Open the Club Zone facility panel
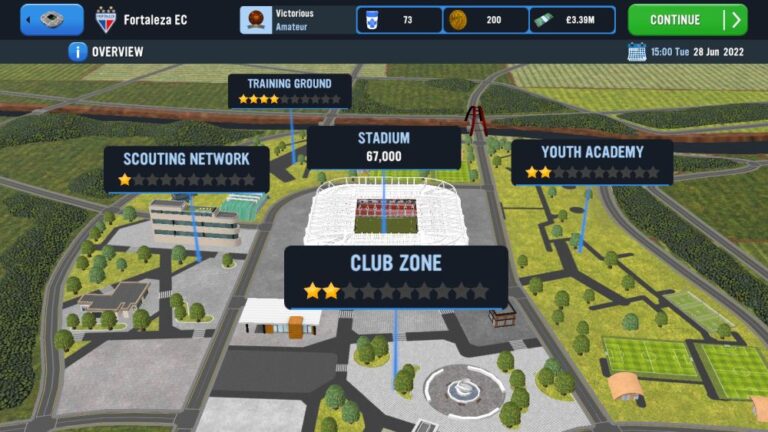 [x=395, y=276]
